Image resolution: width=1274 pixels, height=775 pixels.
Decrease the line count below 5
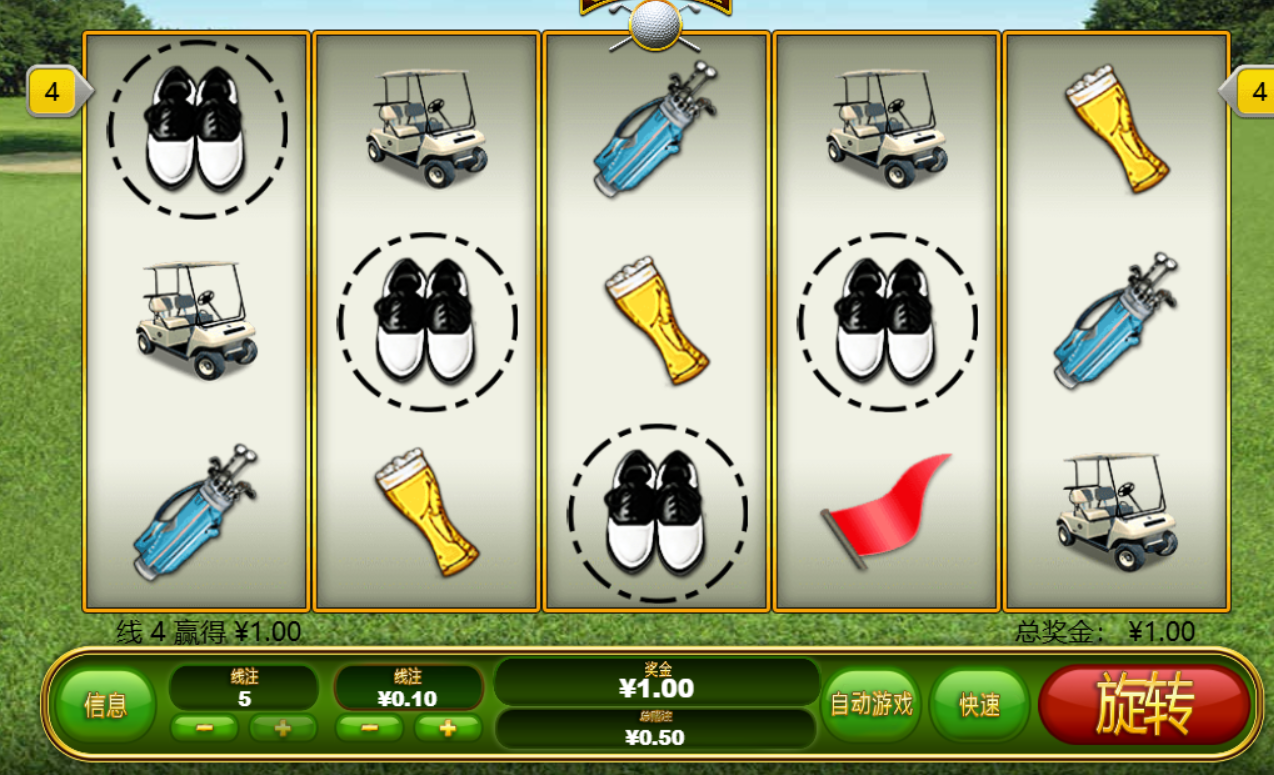[x=204, y=728]
